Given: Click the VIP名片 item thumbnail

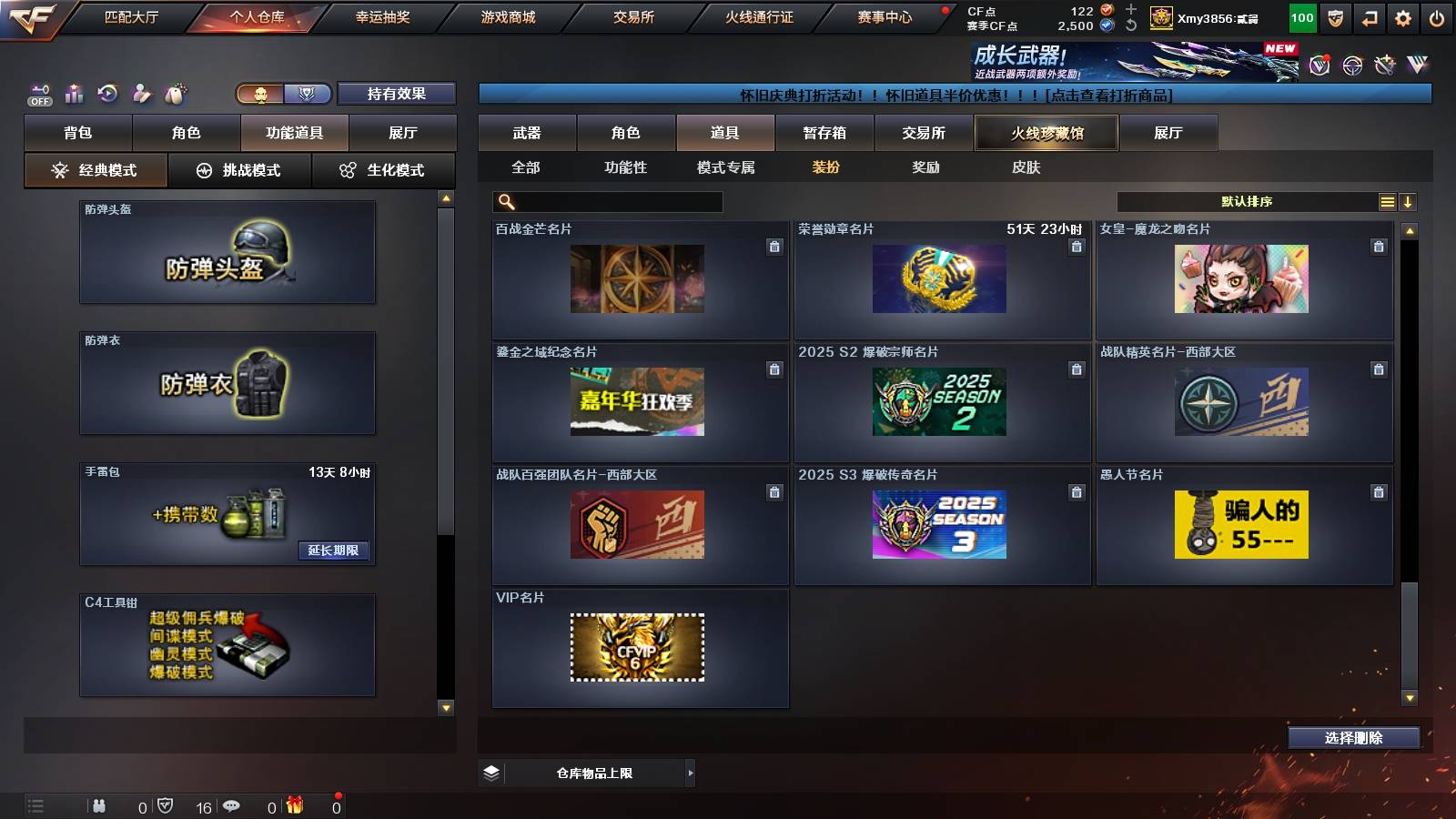Looking at the screenshot, I should [638, 648].
